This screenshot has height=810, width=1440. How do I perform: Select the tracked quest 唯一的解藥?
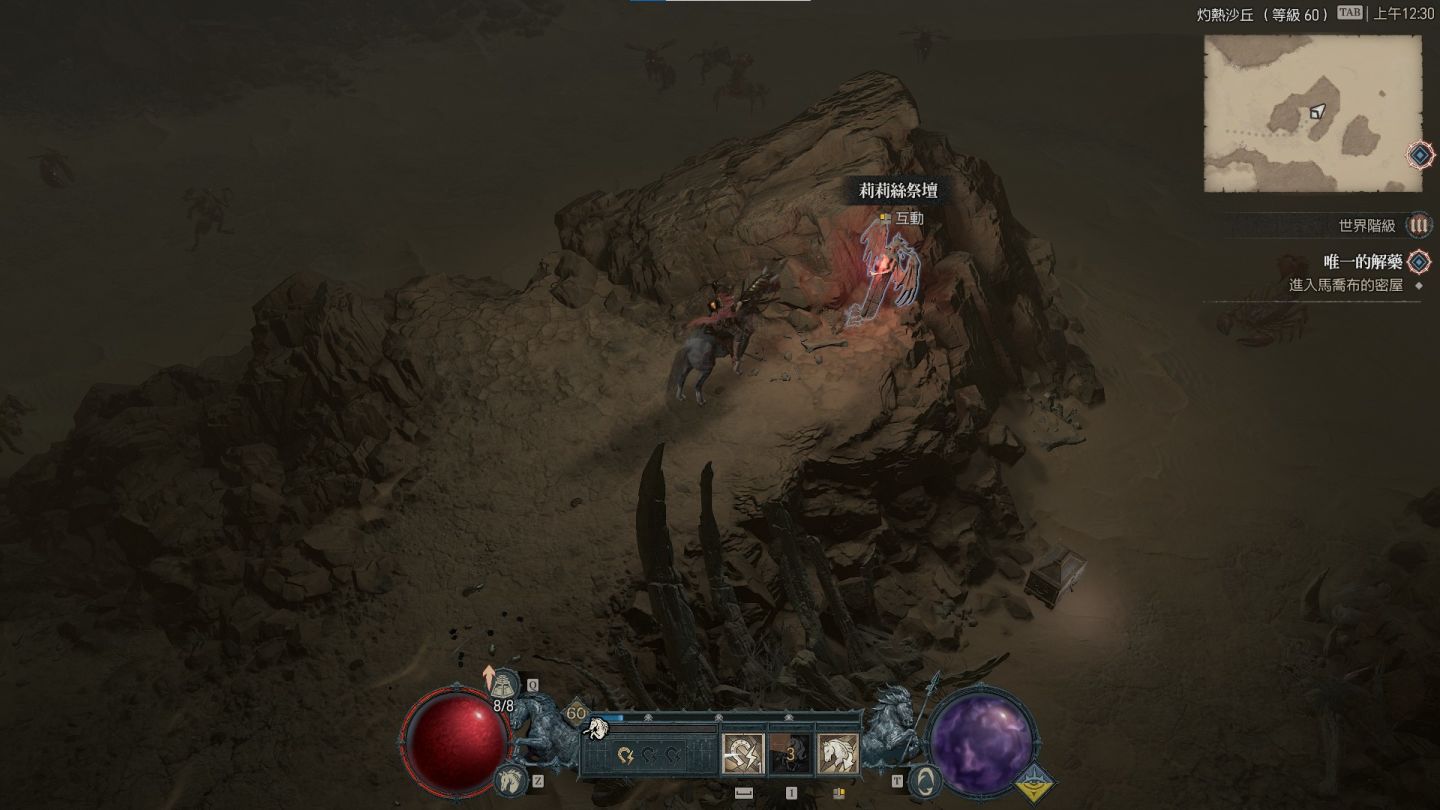[x=1363, y=262]
